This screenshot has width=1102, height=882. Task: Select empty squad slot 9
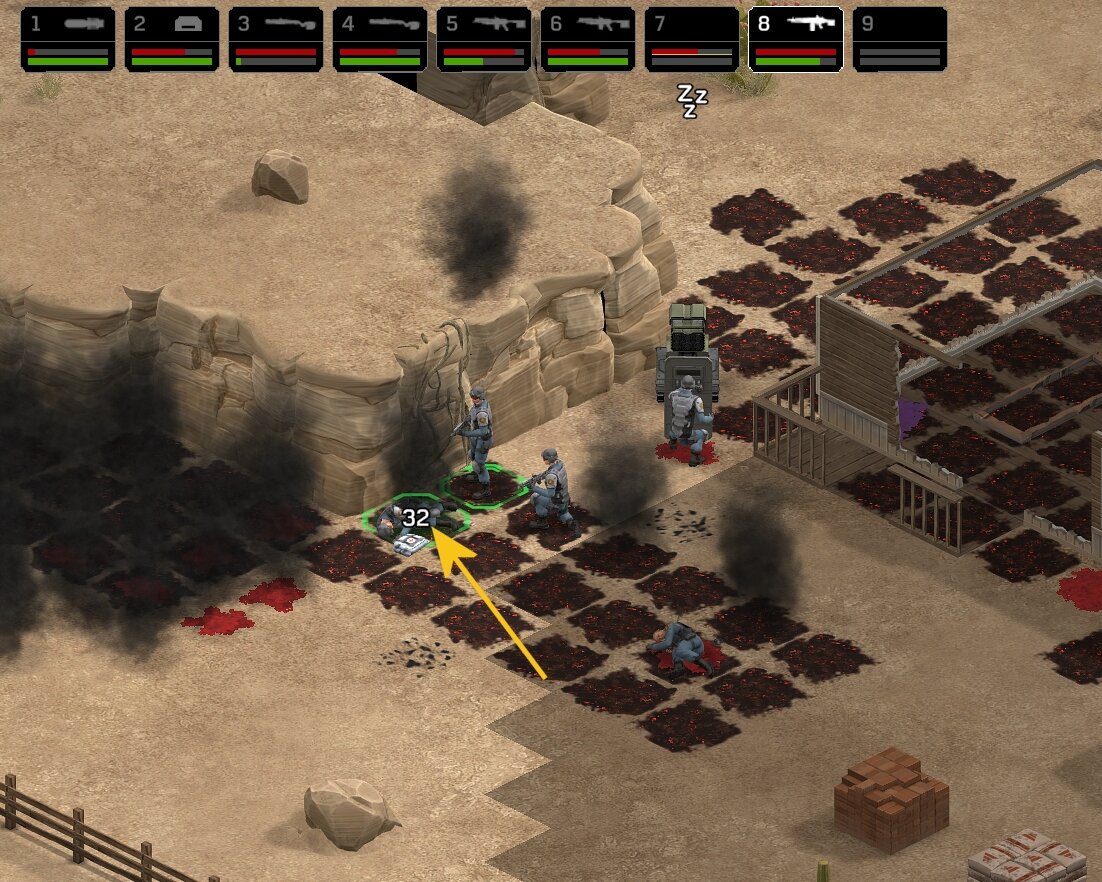pos(900,40)
